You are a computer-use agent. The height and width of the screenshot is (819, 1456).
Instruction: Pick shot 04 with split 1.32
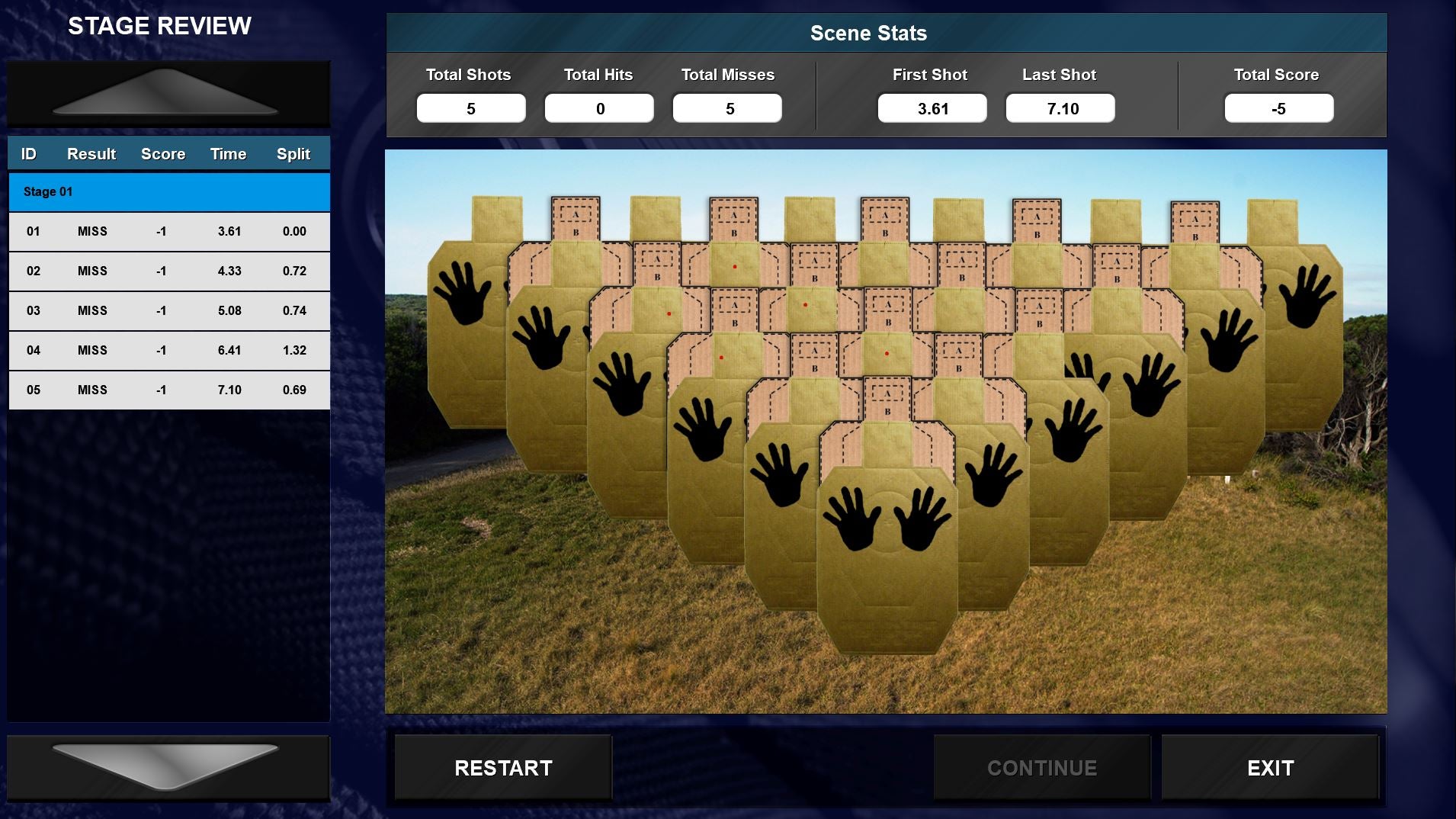pyautogui.click(x=168, y=351)
